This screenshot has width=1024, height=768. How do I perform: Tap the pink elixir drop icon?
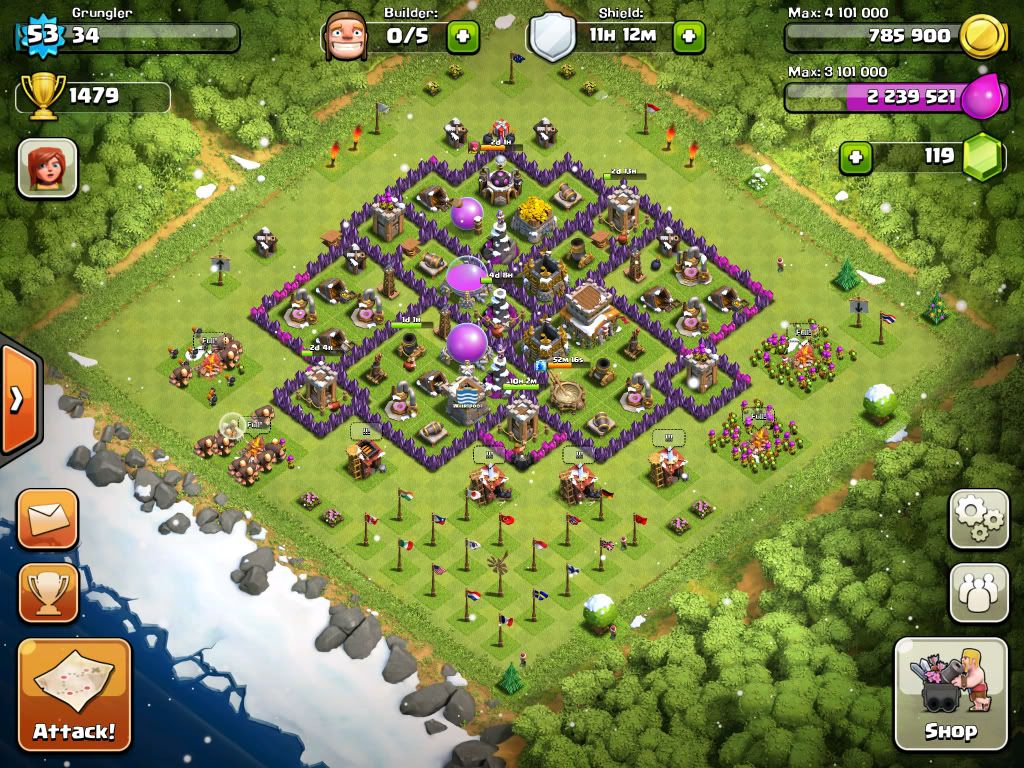click(982, 97)
